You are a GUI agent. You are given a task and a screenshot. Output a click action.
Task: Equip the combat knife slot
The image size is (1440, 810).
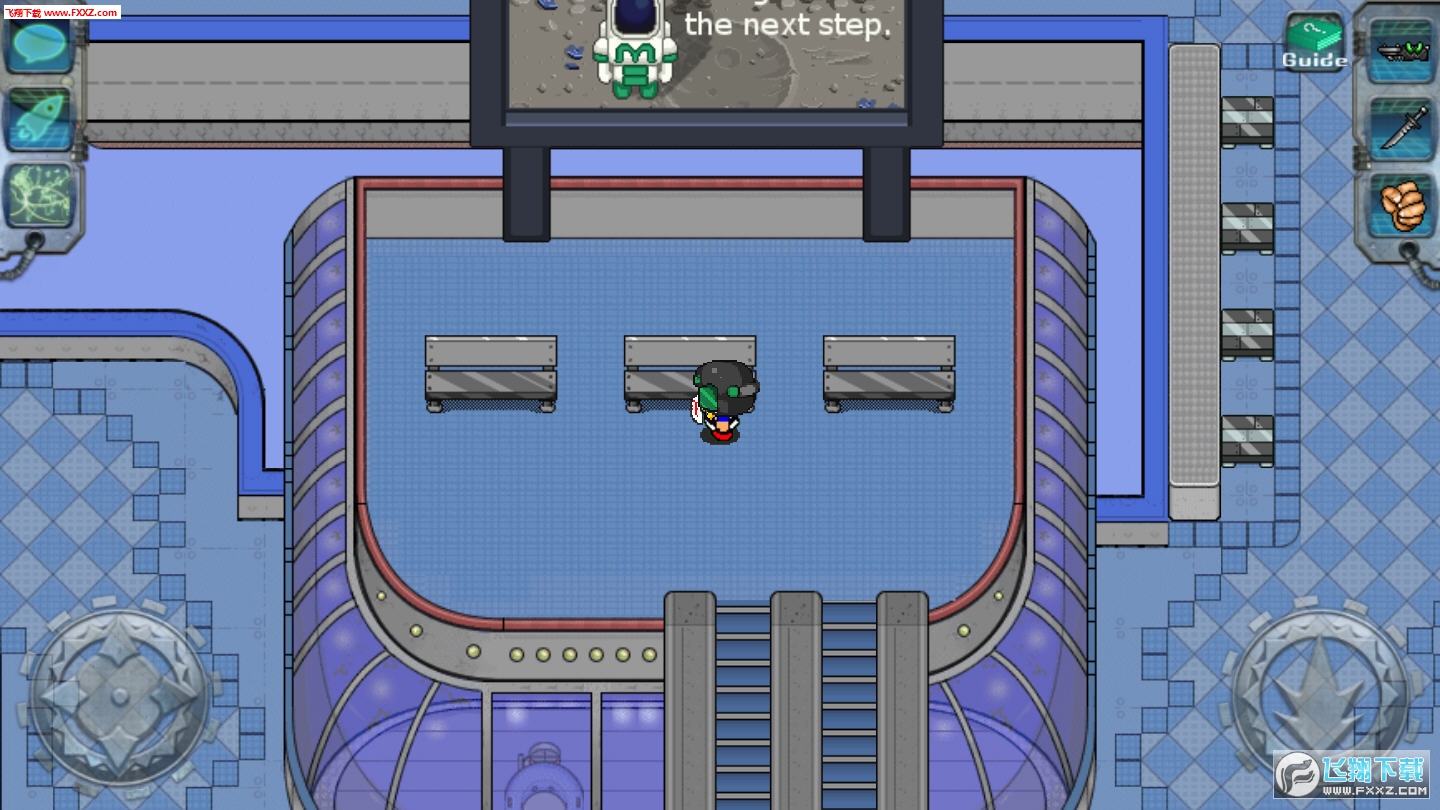click(x=1400, y=127)
